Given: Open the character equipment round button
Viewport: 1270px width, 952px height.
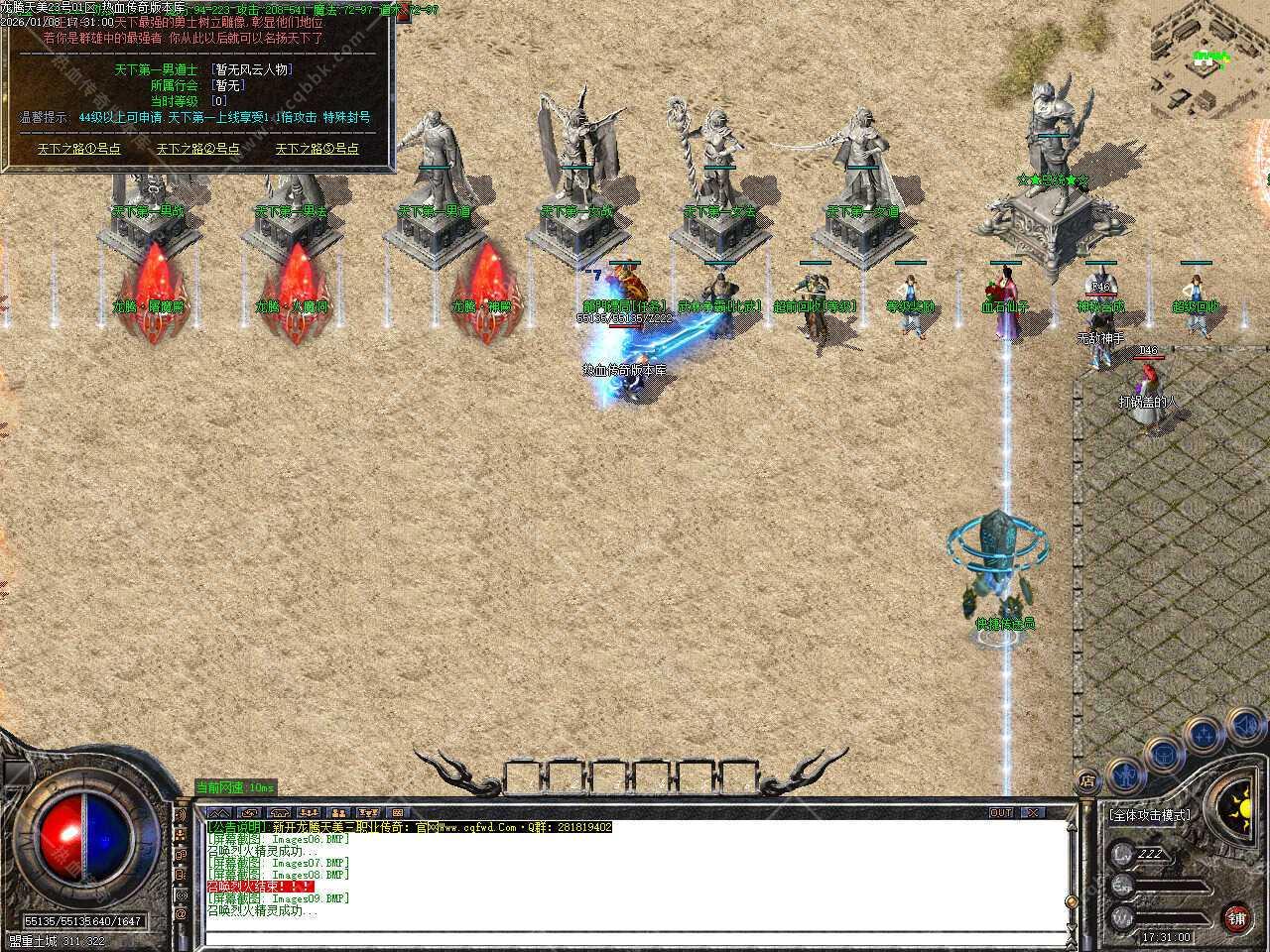Looking at the screenshot, I should point(1123,773).
